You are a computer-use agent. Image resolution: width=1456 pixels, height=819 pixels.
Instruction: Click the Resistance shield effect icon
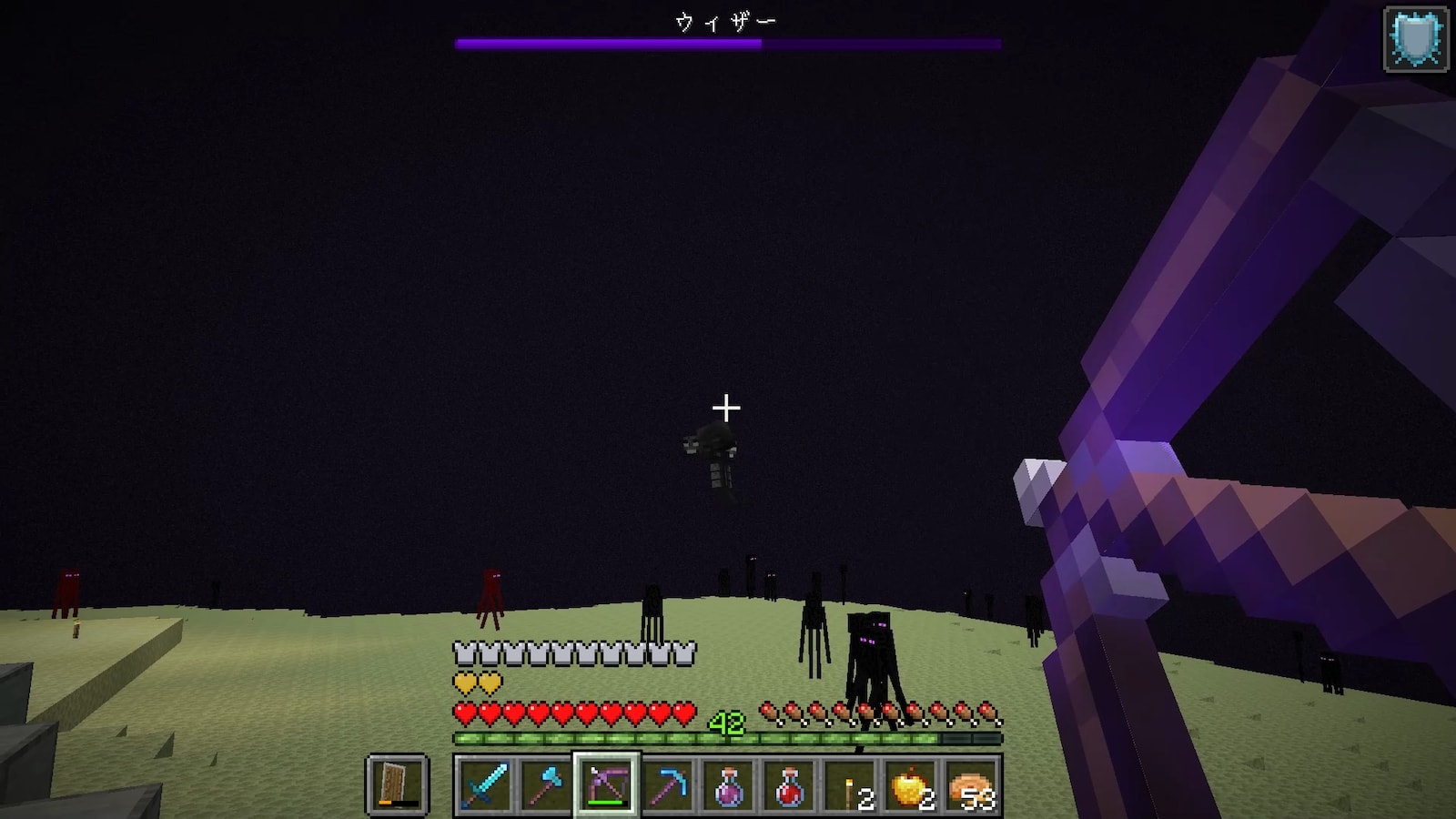point(1416,38)
